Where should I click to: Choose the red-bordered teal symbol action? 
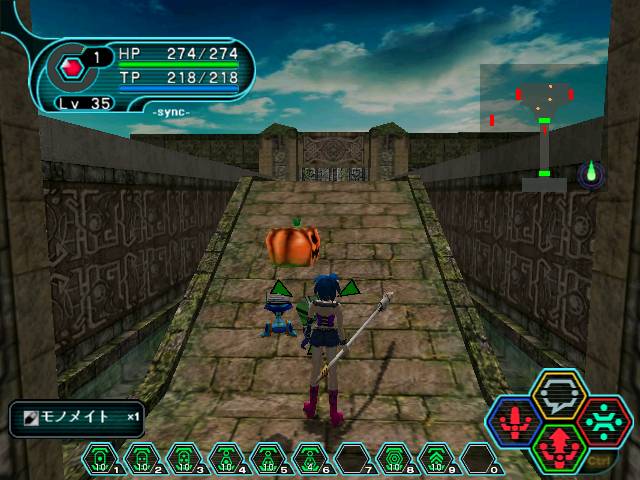point(603,419)
